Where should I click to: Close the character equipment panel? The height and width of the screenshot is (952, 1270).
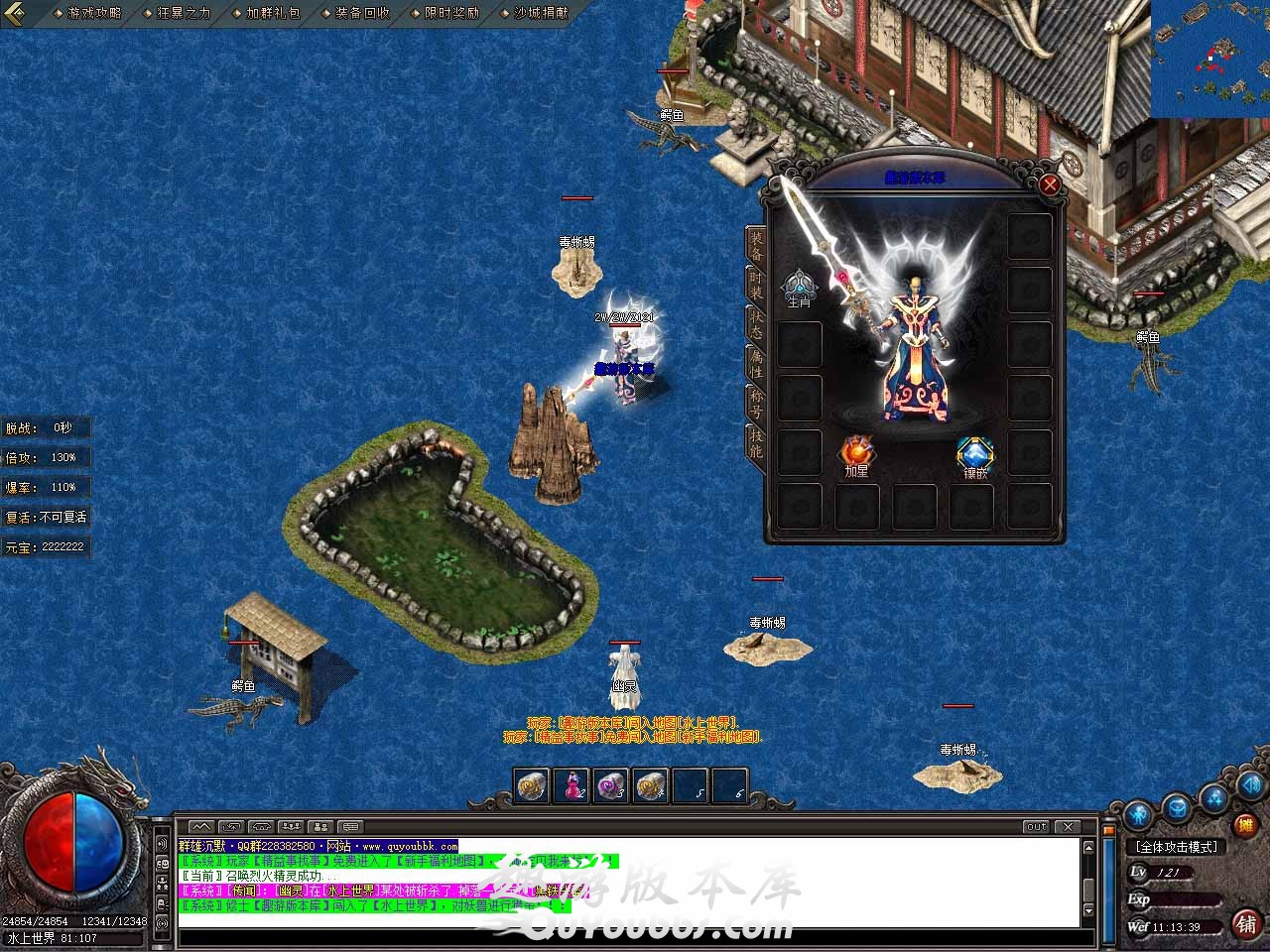pyautogui.click(x=1050, y=184)
